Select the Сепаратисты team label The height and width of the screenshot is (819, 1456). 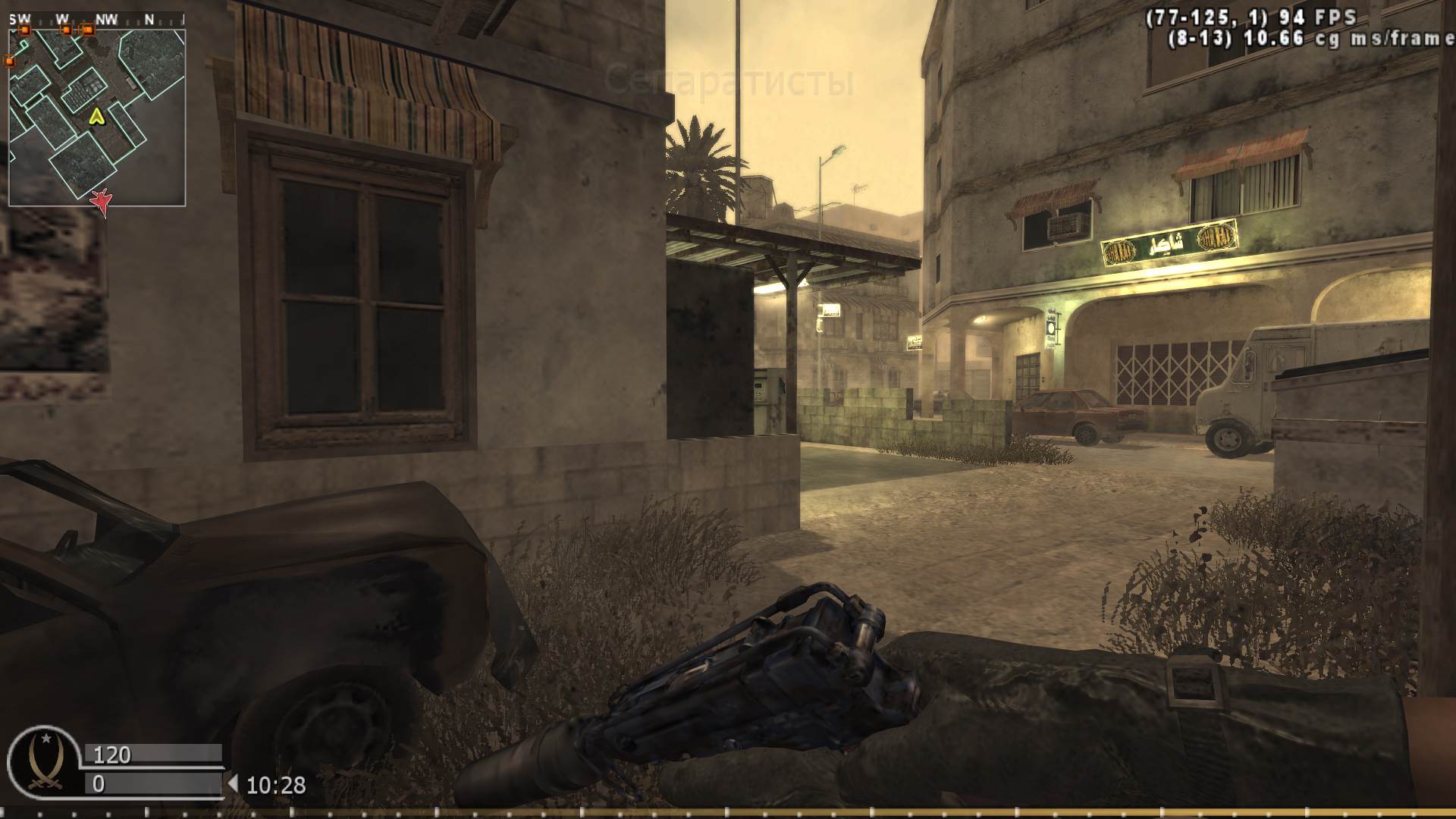tap(733, 78)
